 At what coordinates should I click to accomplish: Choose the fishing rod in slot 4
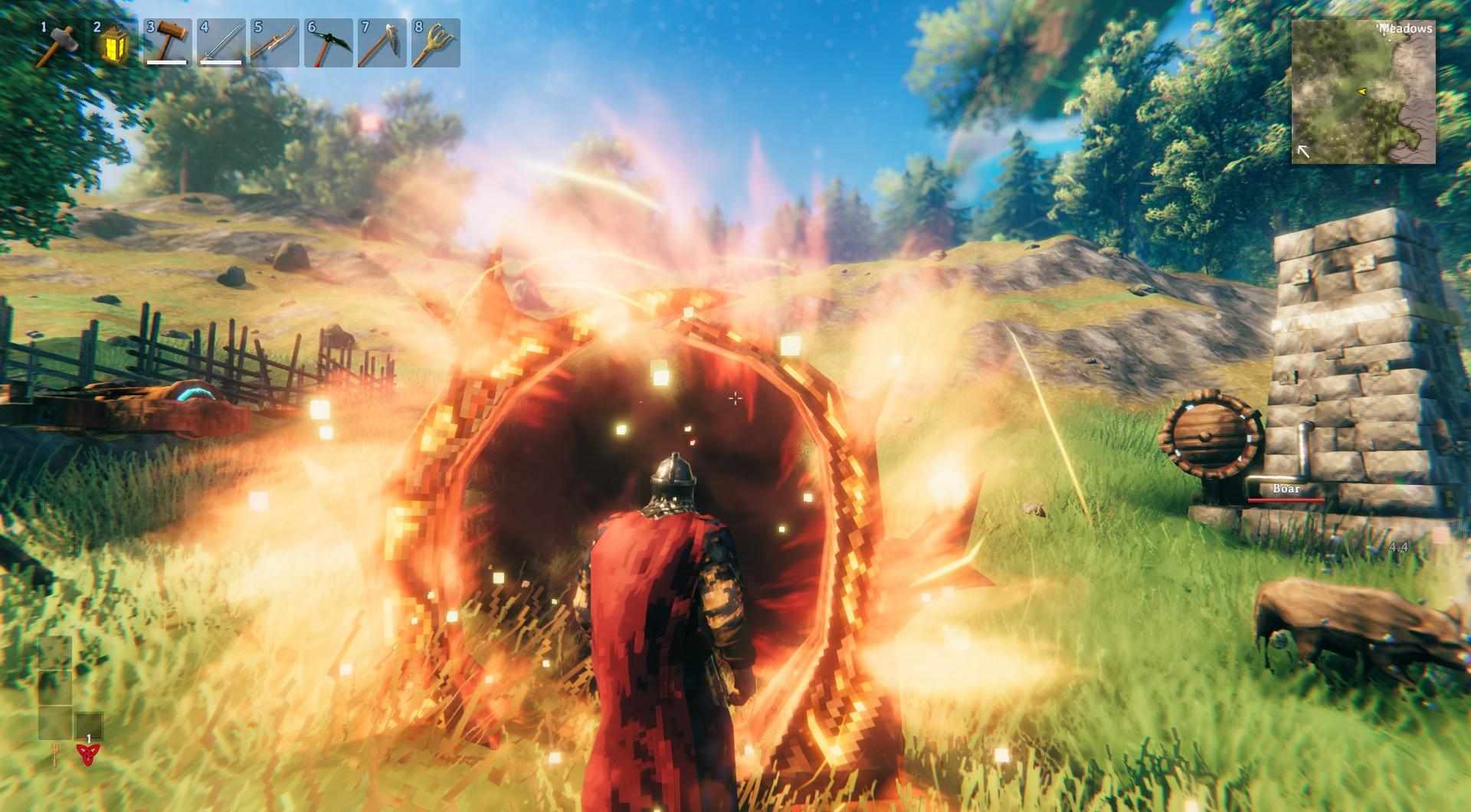(x=221, y=44)
